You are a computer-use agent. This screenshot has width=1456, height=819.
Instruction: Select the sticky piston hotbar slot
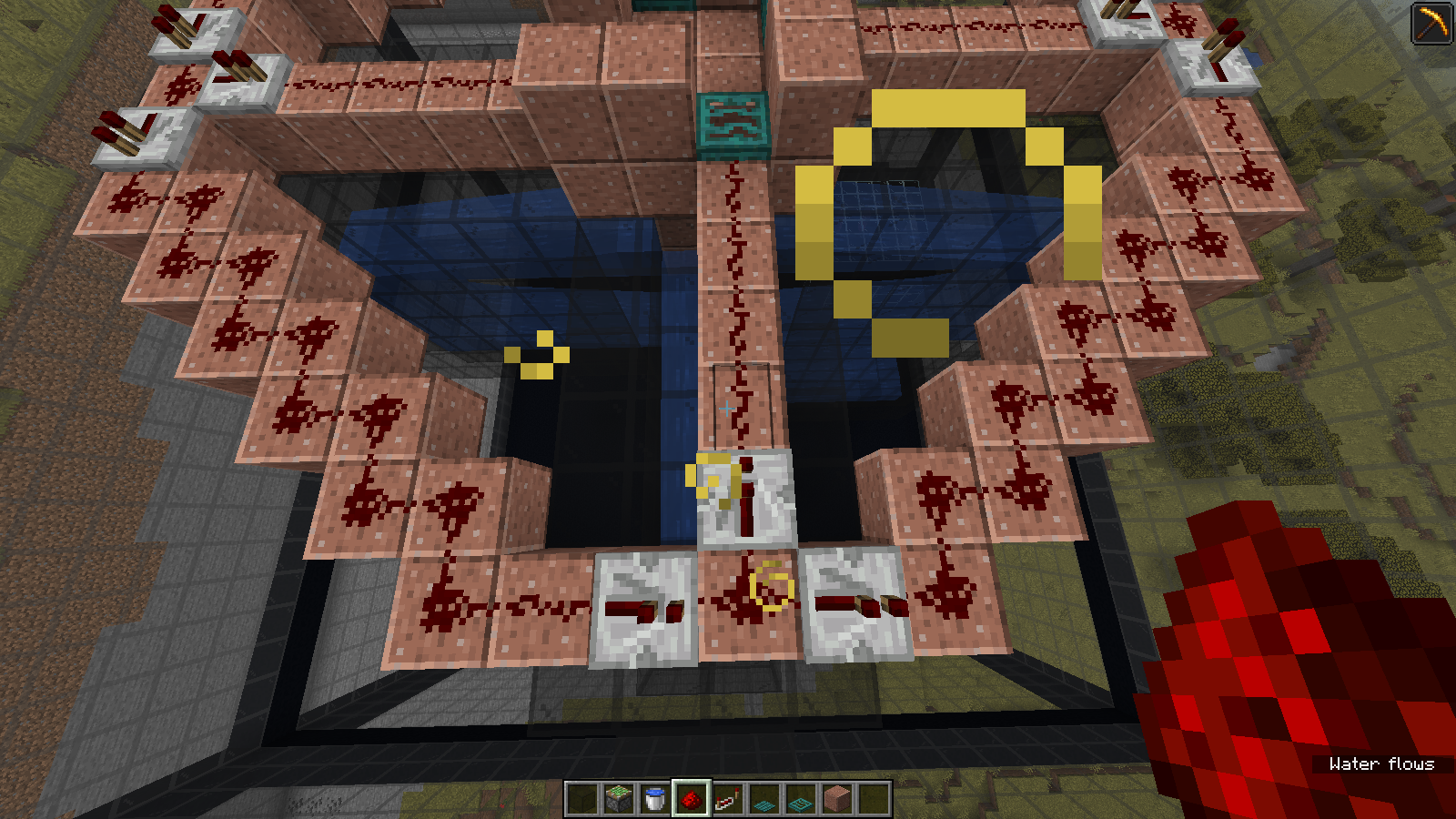coord(617,799)
